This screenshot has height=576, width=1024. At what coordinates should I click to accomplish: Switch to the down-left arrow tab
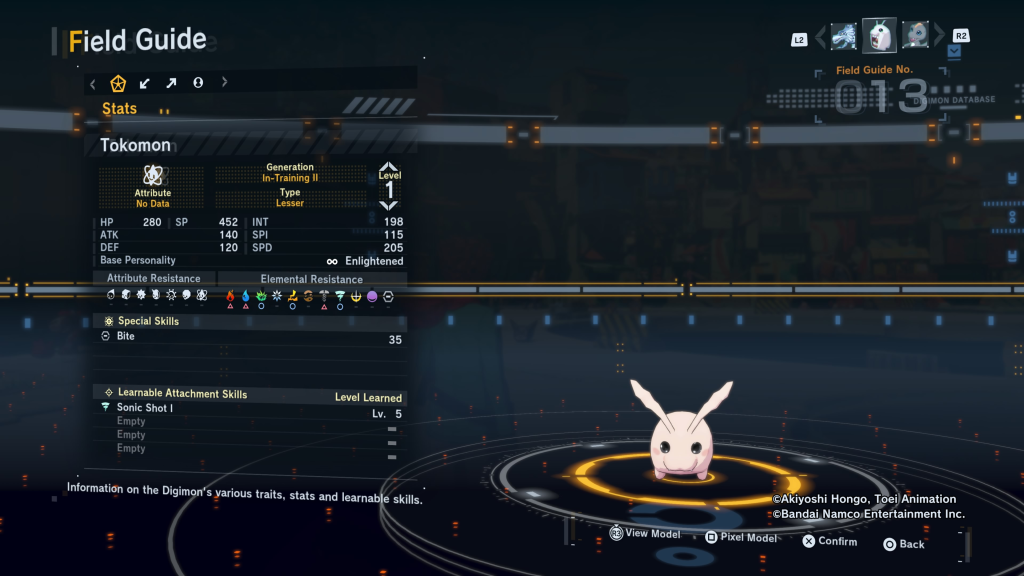(x=145, y=83)
